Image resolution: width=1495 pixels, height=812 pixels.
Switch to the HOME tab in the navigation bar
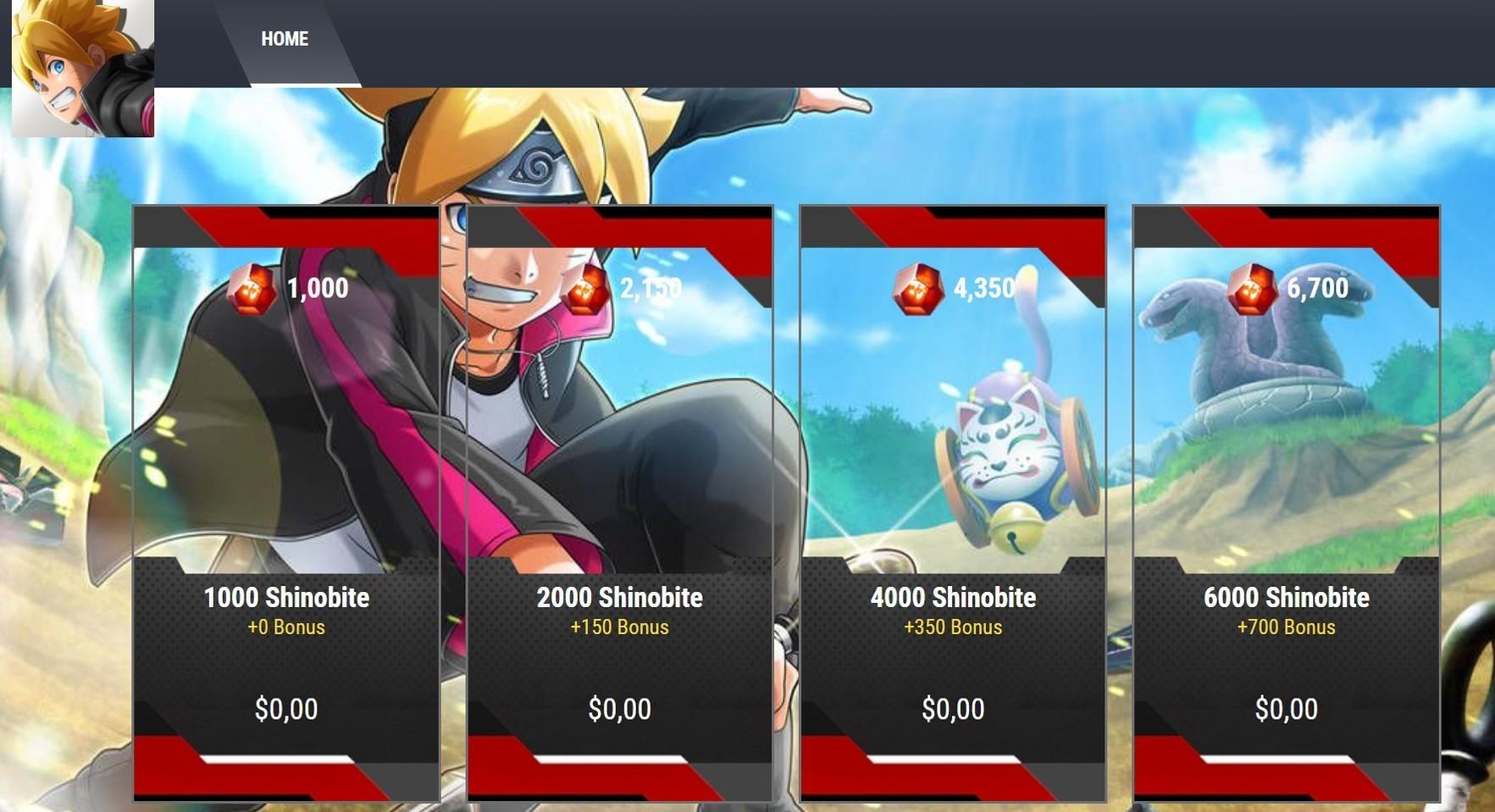click(285, 39)
